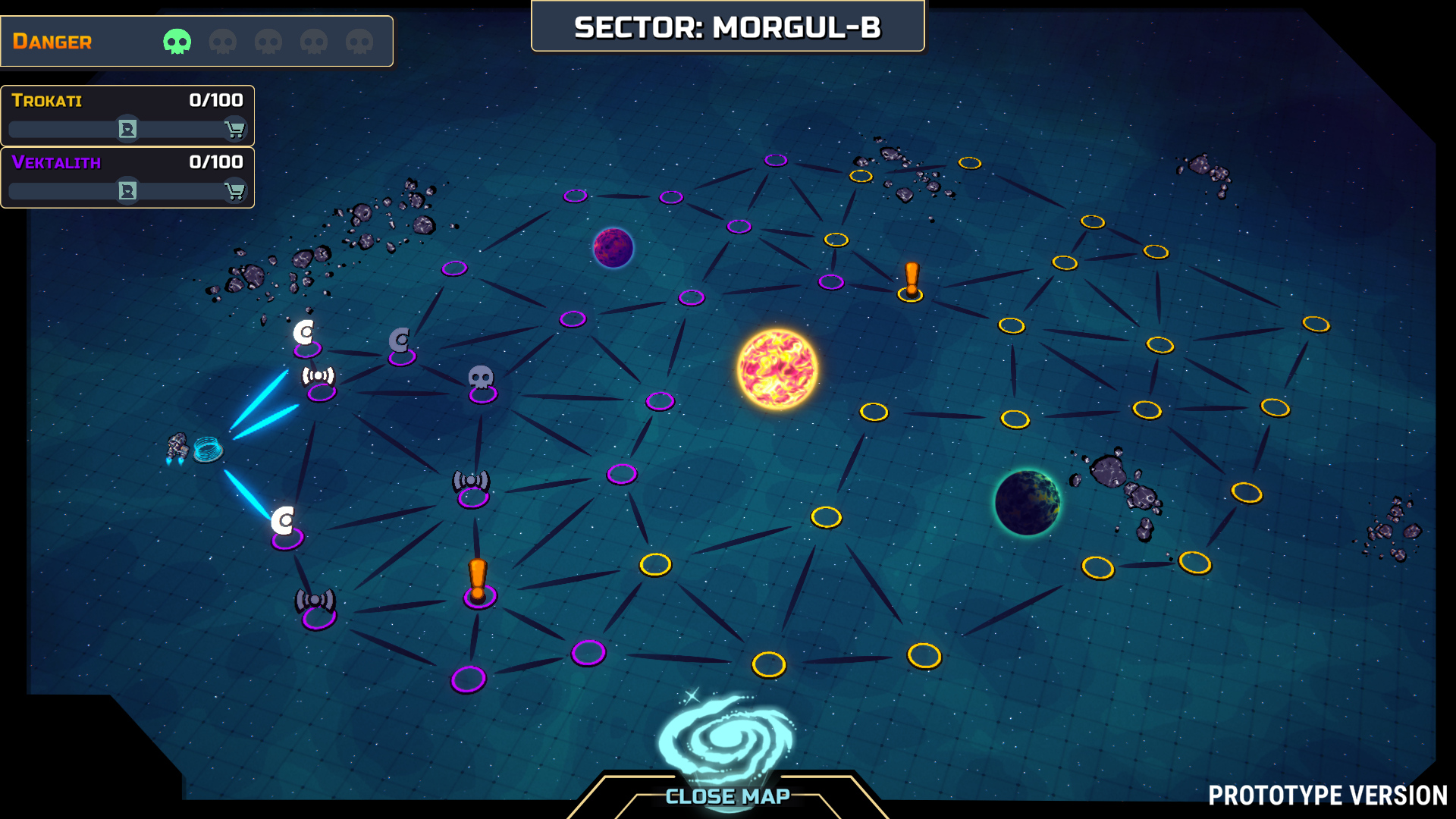Select the skull-marked map node
Viewport: 1456px width, 819px height.
482,384
